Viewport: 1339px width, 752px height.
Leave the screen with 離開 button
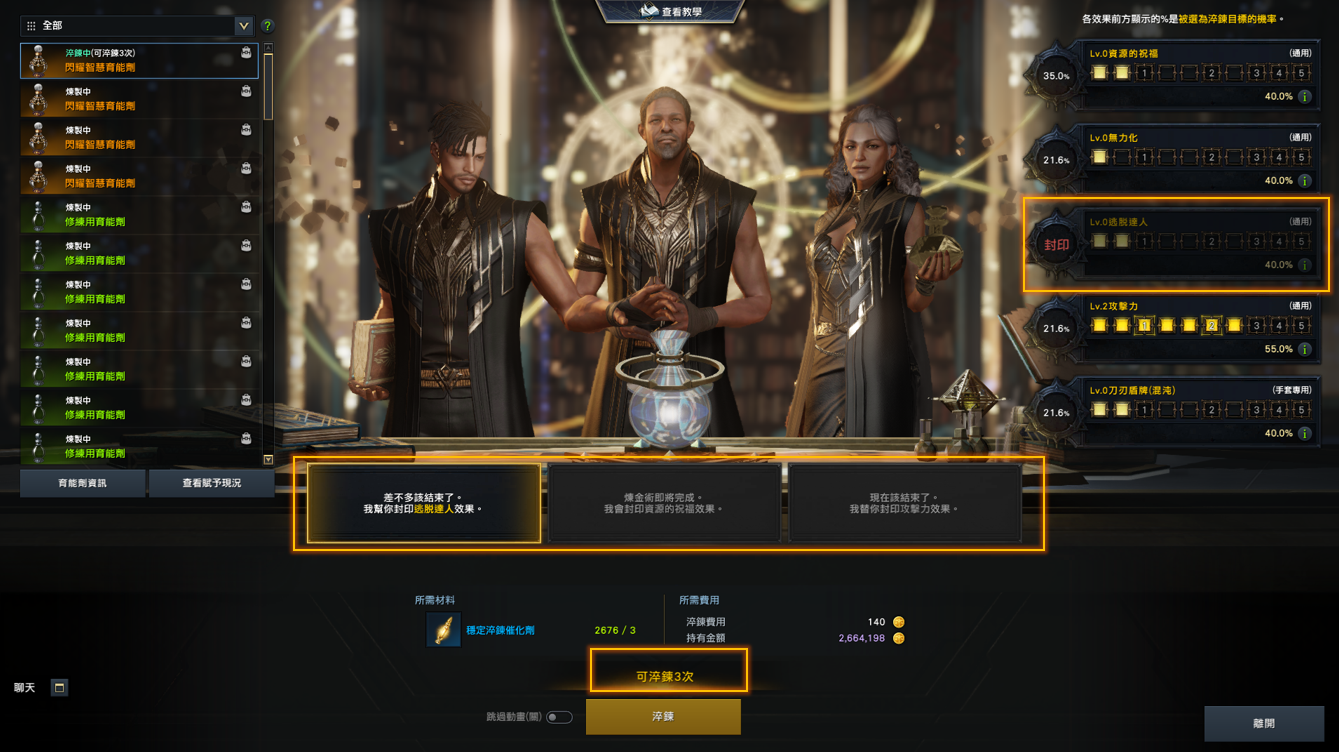pos(1263,723)
